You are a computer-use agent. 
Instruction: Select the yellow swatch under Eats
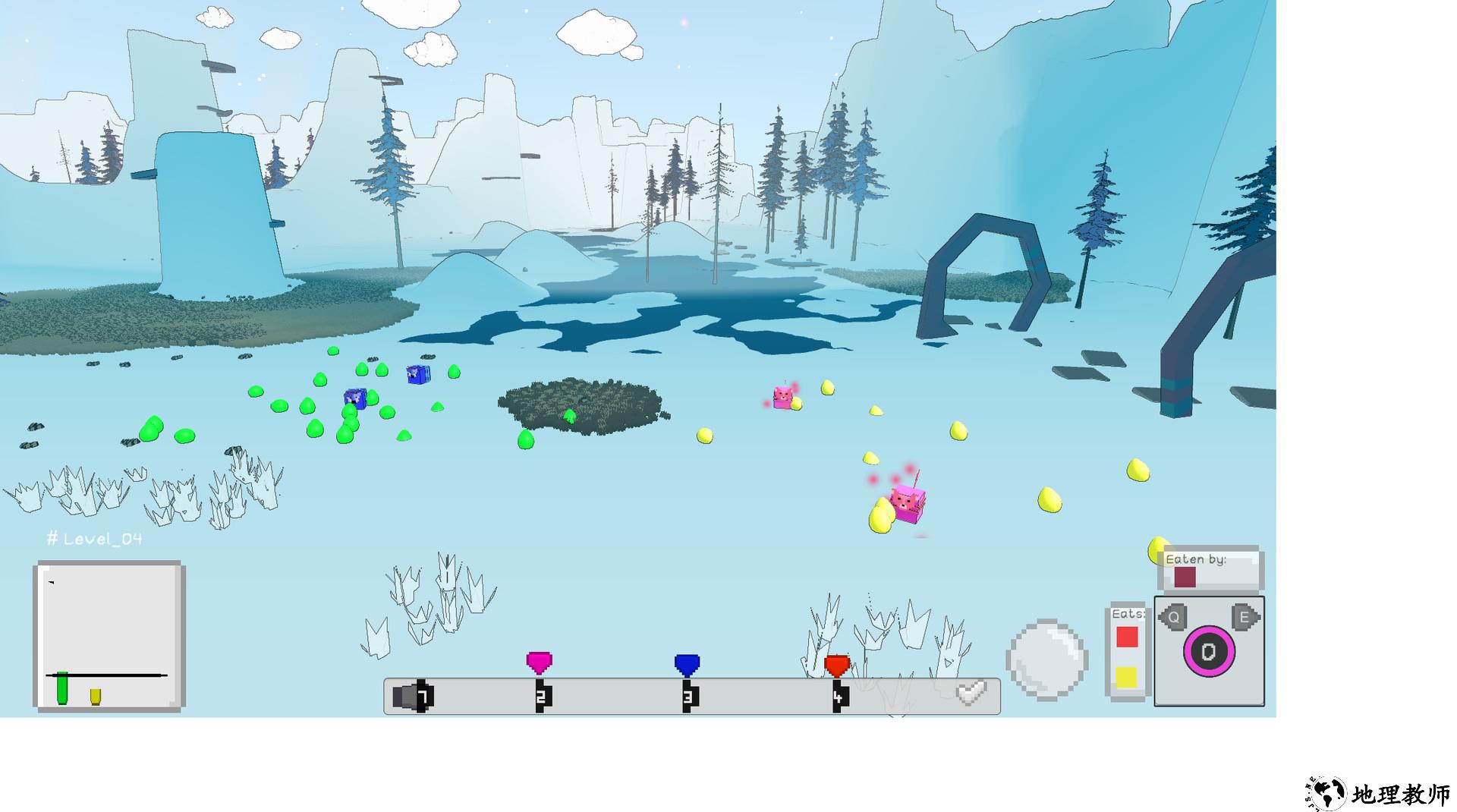click(1127, 677)
